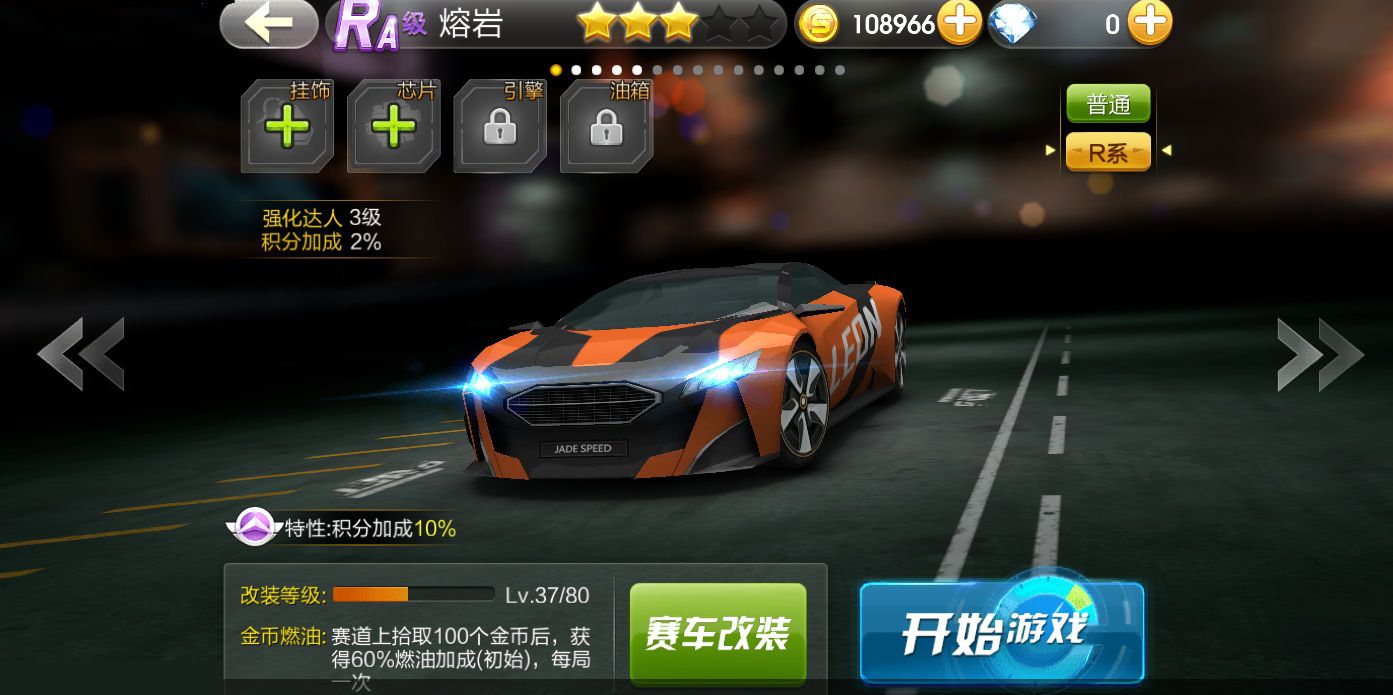
Task: Select the locked 油箱 fuel tank slot
Action: coord(606,127)
